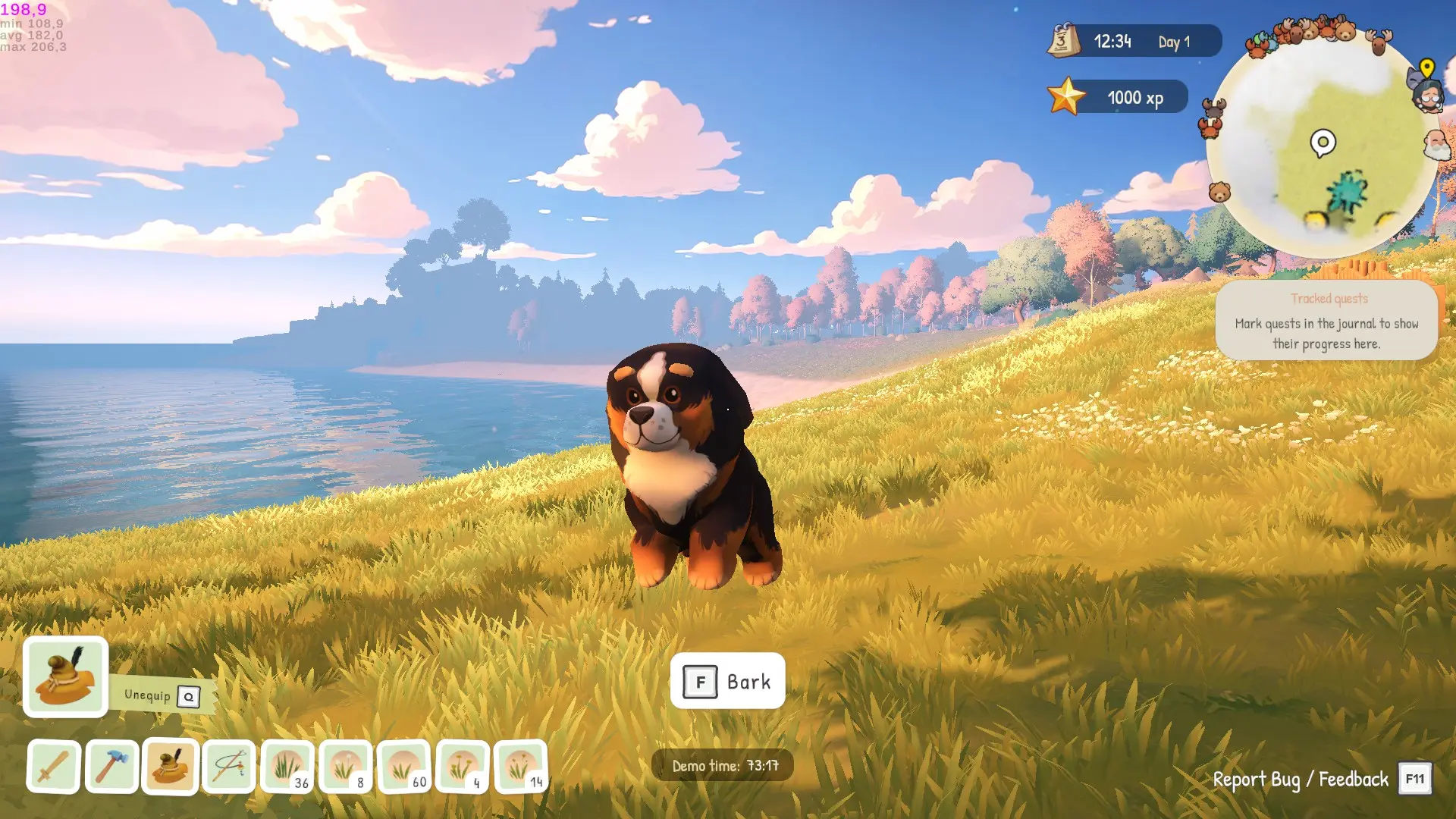Select the fishing rod hotbar slot

pos(228,767)
